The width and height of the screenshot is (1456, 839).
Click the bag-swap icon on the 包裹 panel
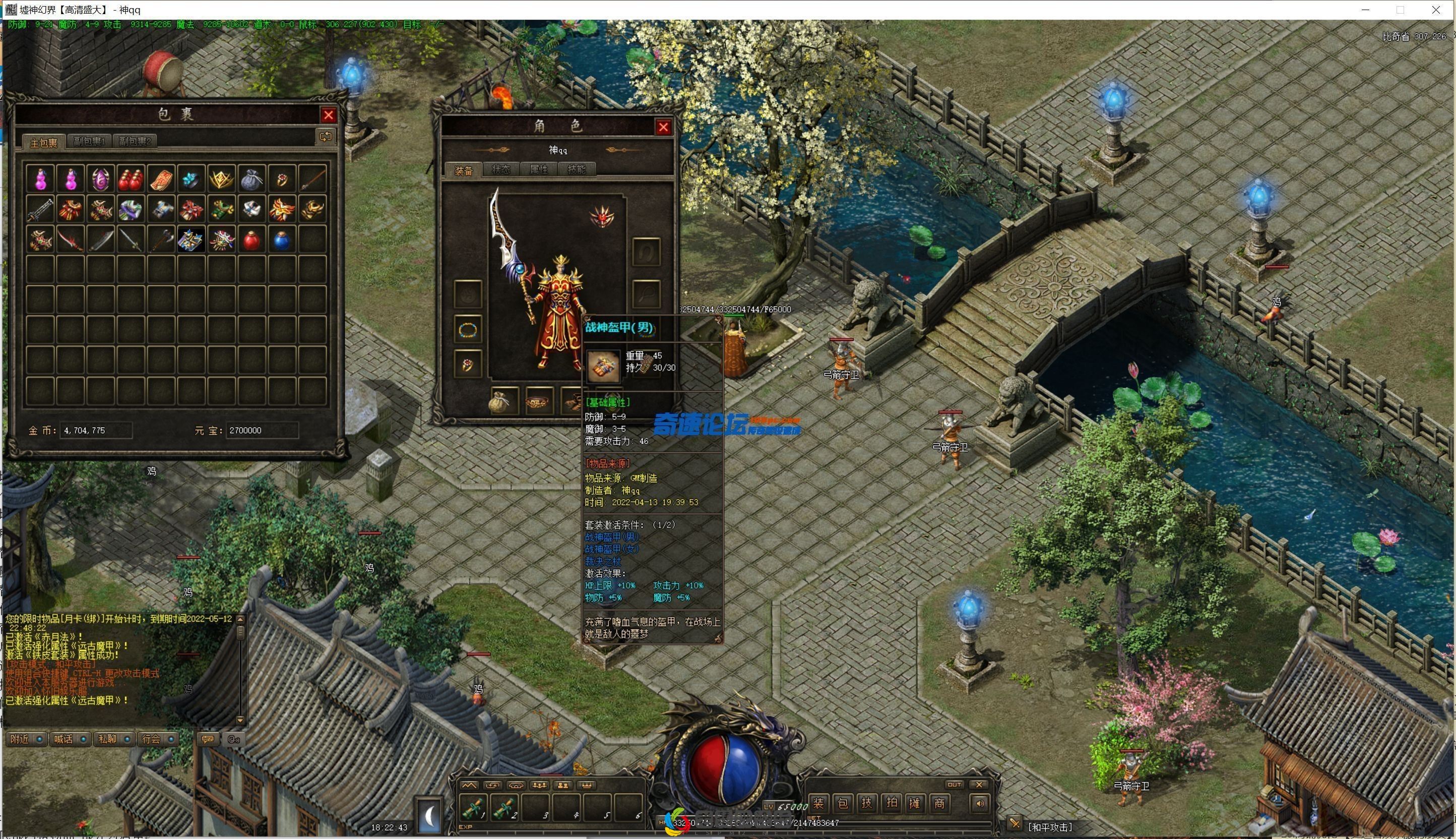[x=326, y=137]
